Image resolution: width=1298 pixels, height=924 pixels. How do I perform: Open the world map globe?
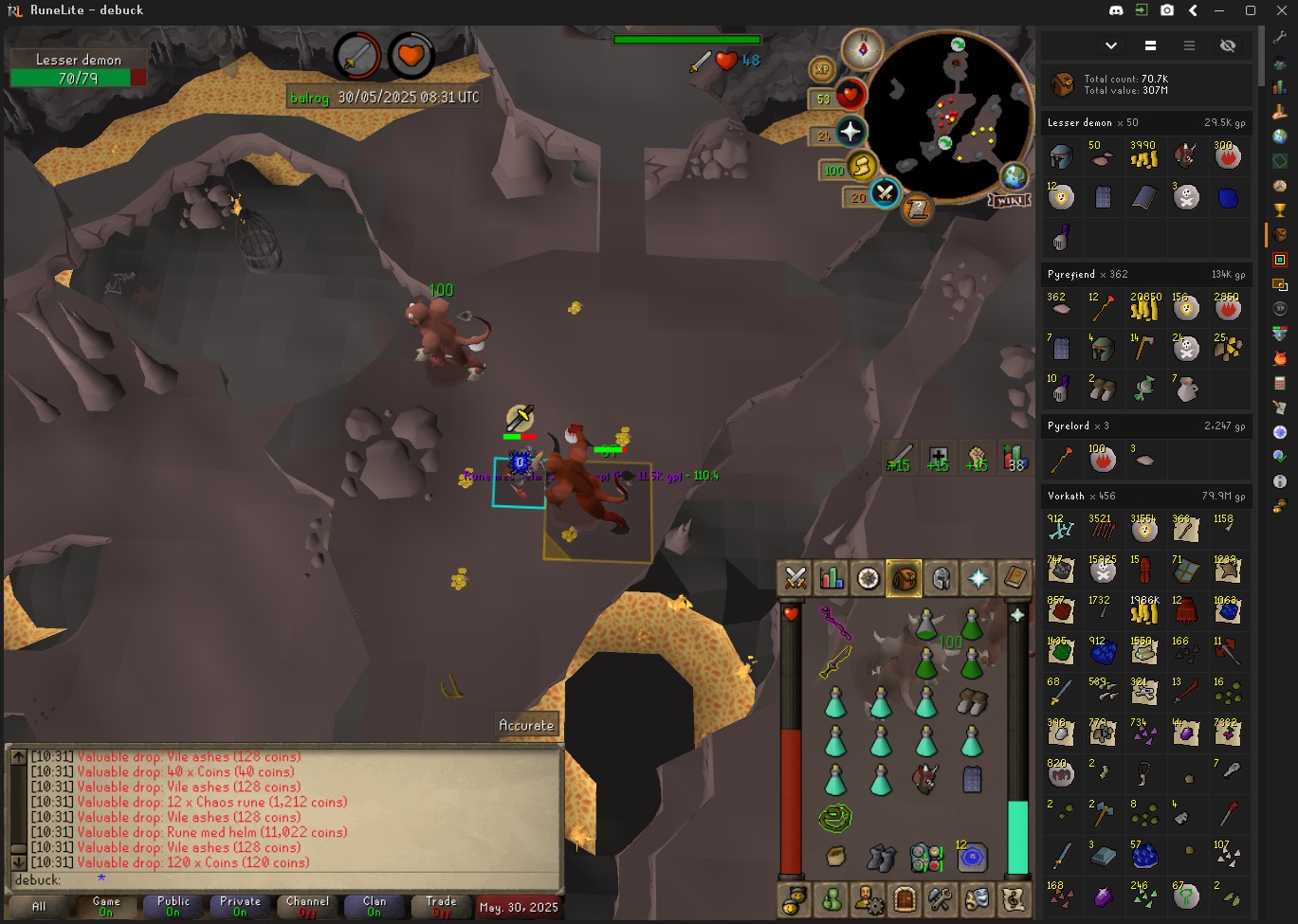pyautogui.click(x=1014, y=177)
